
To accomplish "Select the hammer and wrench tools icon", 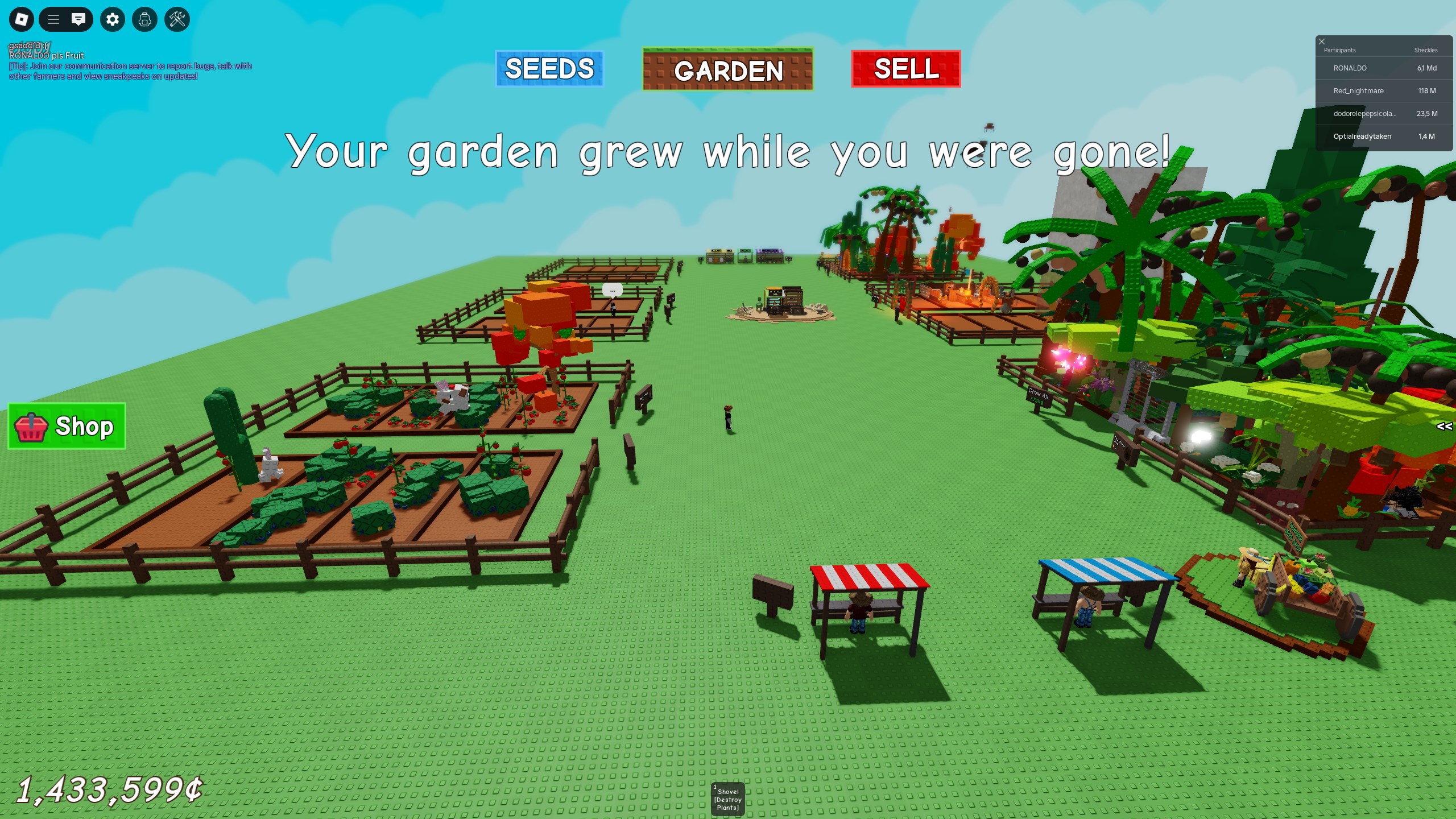I will pos(177,19).
